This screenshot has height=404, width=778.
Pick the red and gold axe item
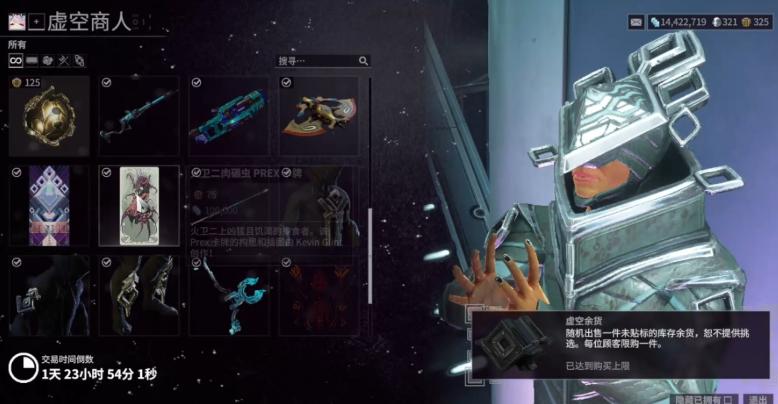point(318,116)
